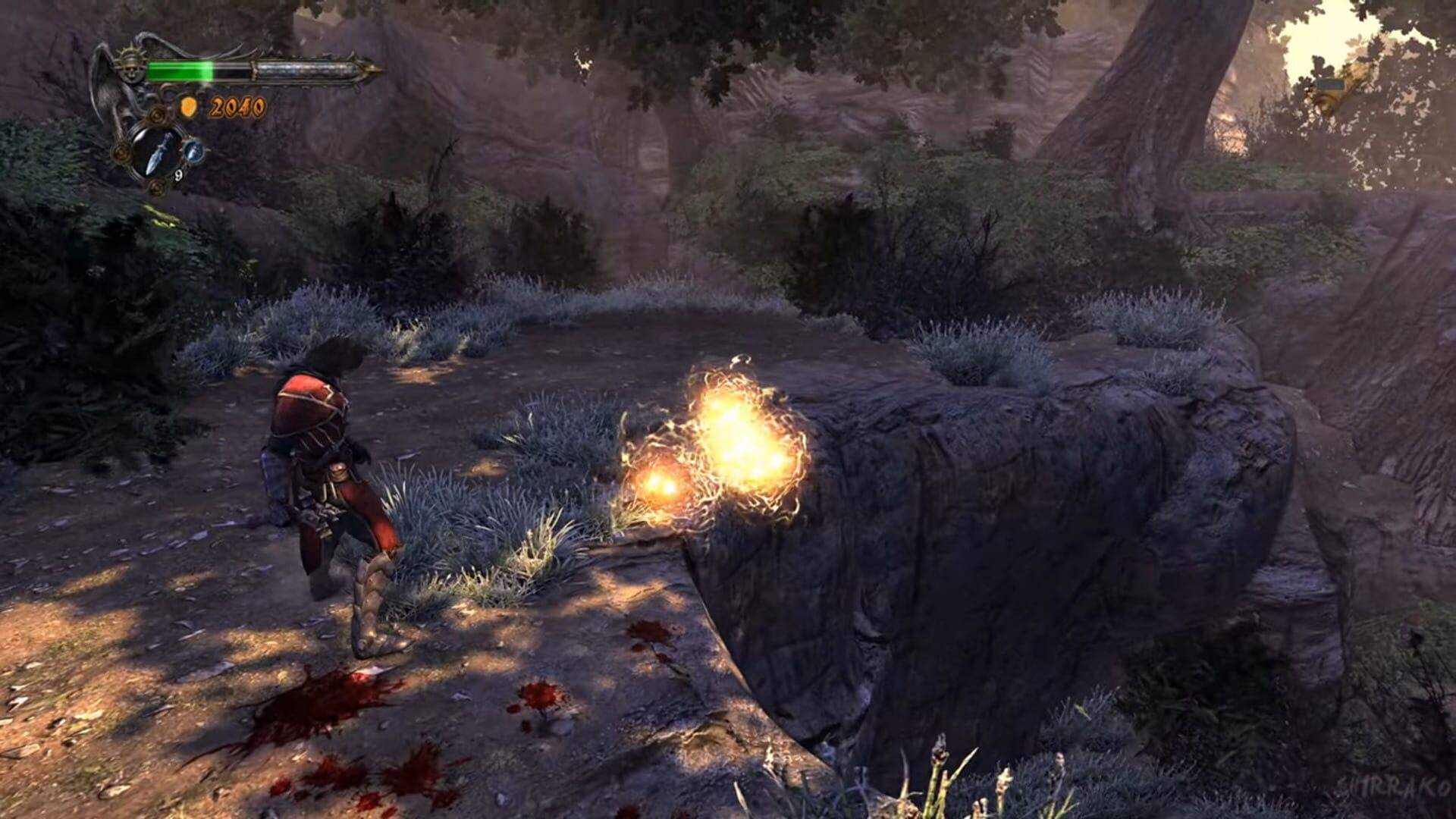Click the gold gem currency icon
The image size is (1456, 819).
pos(189,106)
